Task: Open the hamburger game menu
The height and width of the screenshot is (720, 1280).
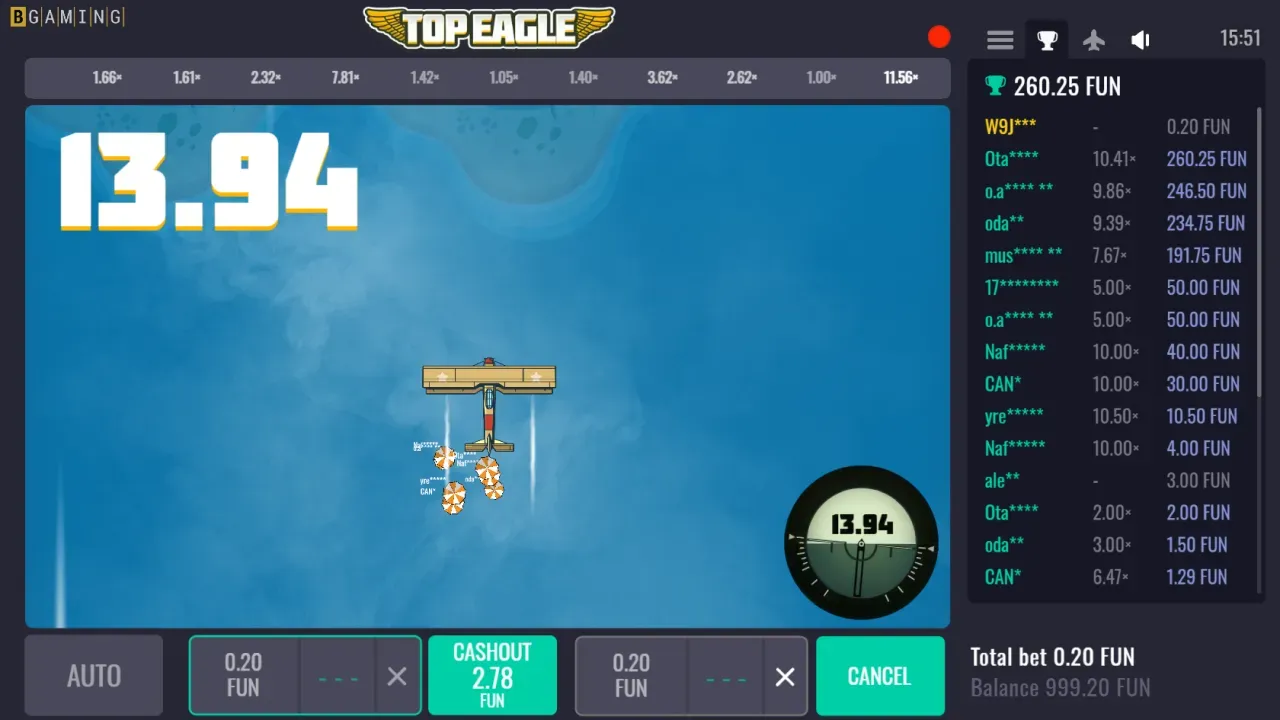Action: [x=999, y=40]
